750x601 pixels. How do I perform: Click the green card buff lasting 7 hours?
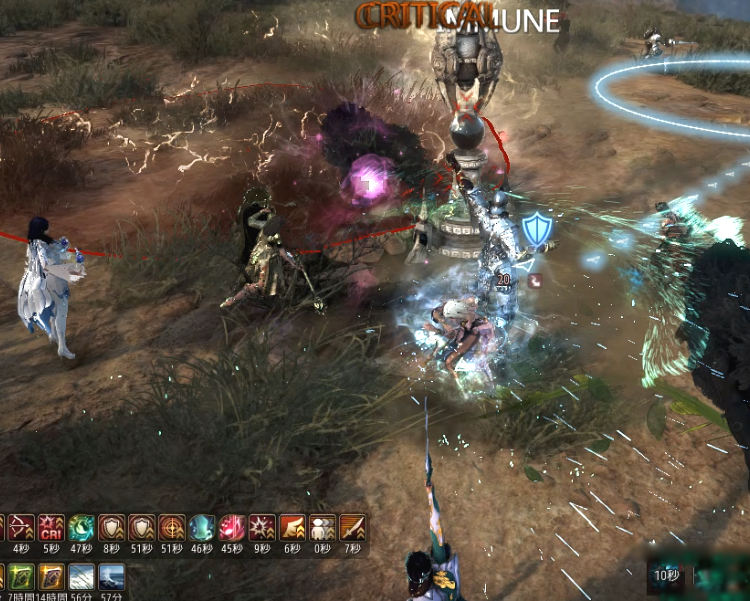pyautogui.click(x=20, y=576)
